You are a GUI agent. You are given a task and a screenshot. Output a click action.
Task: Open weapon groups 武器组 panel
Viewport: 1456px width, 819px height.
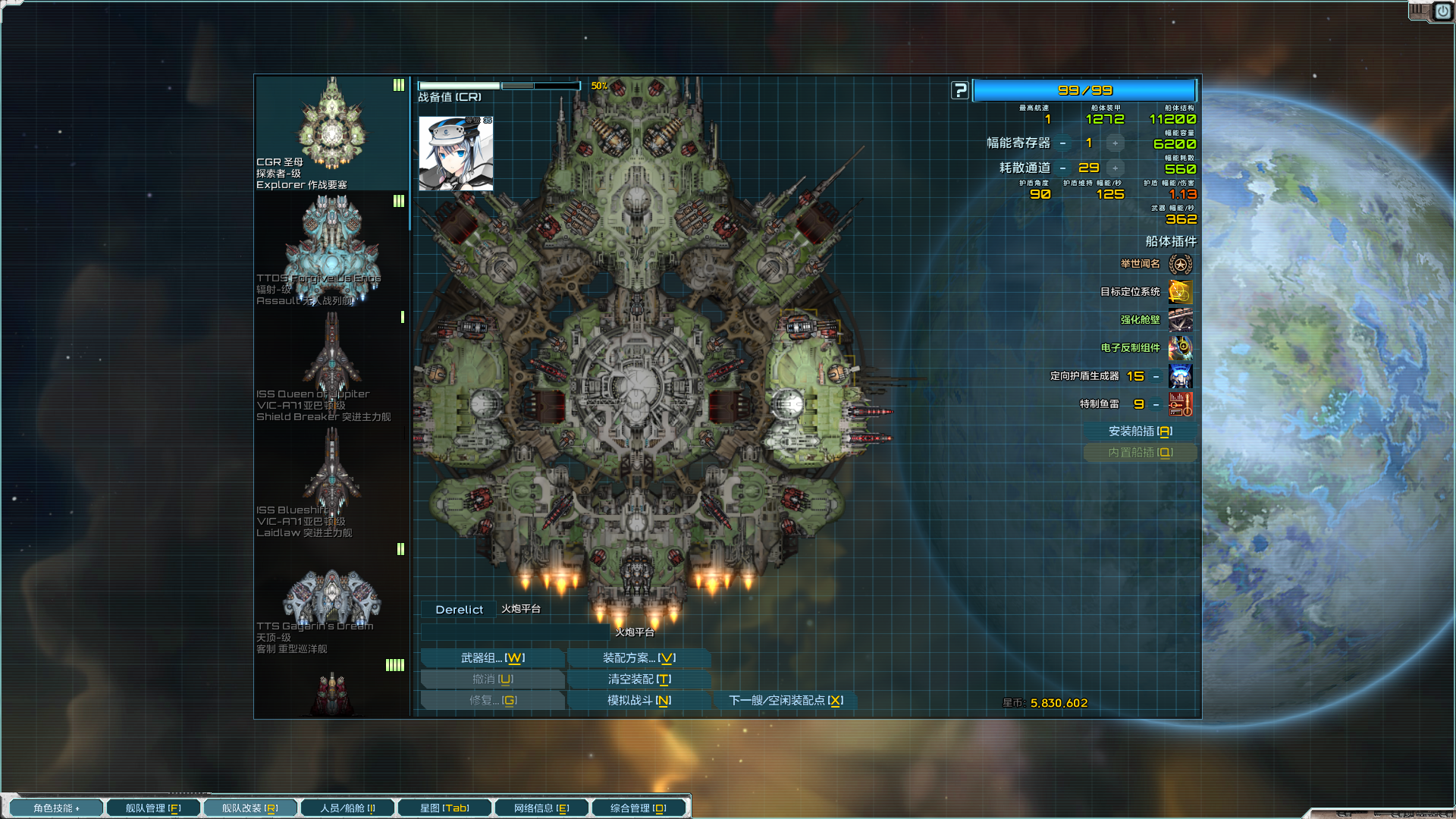point(492,658)
